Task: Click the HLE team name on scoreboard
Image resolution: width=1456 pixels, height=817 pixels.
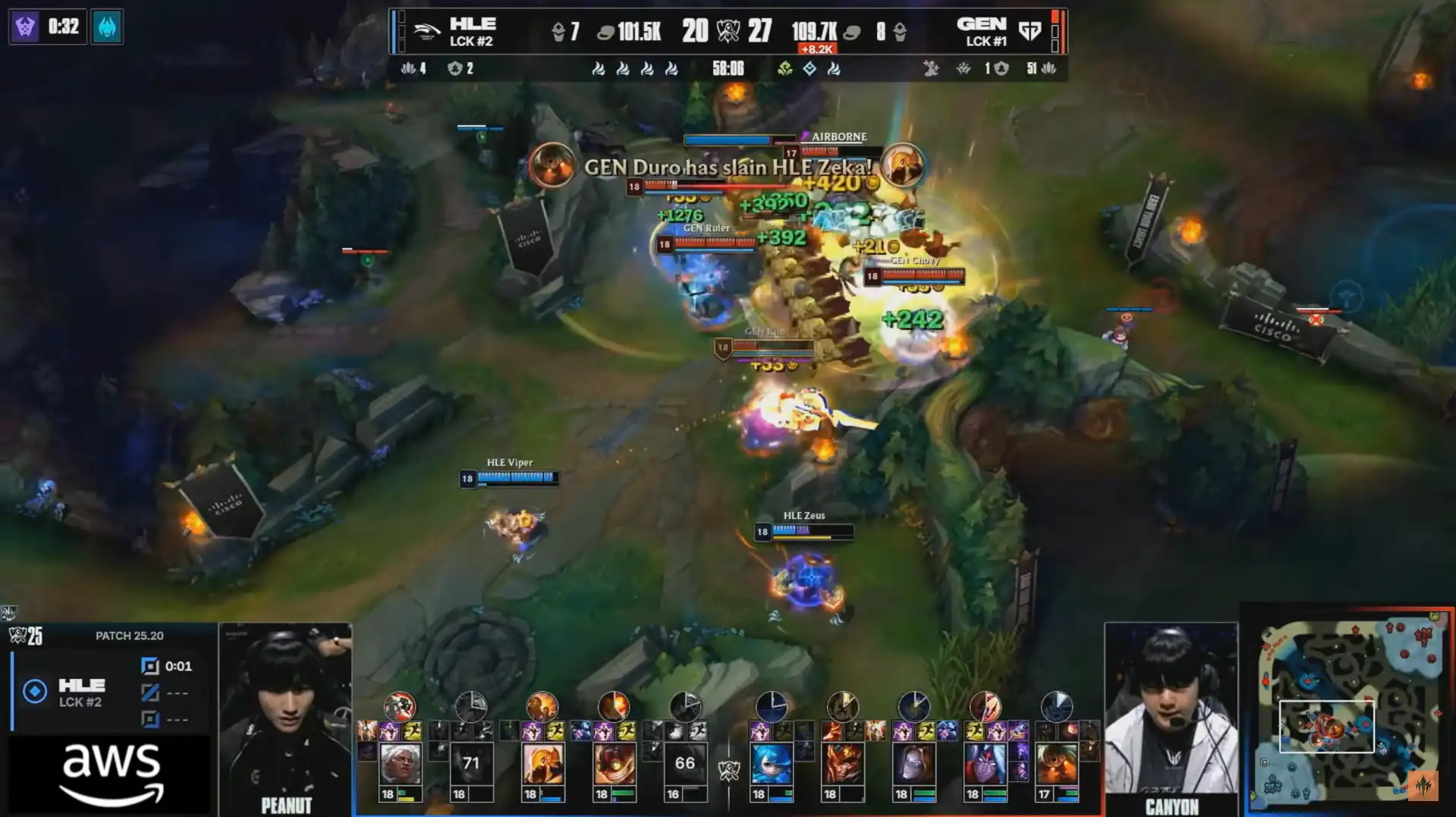Action: pos(472,24)
